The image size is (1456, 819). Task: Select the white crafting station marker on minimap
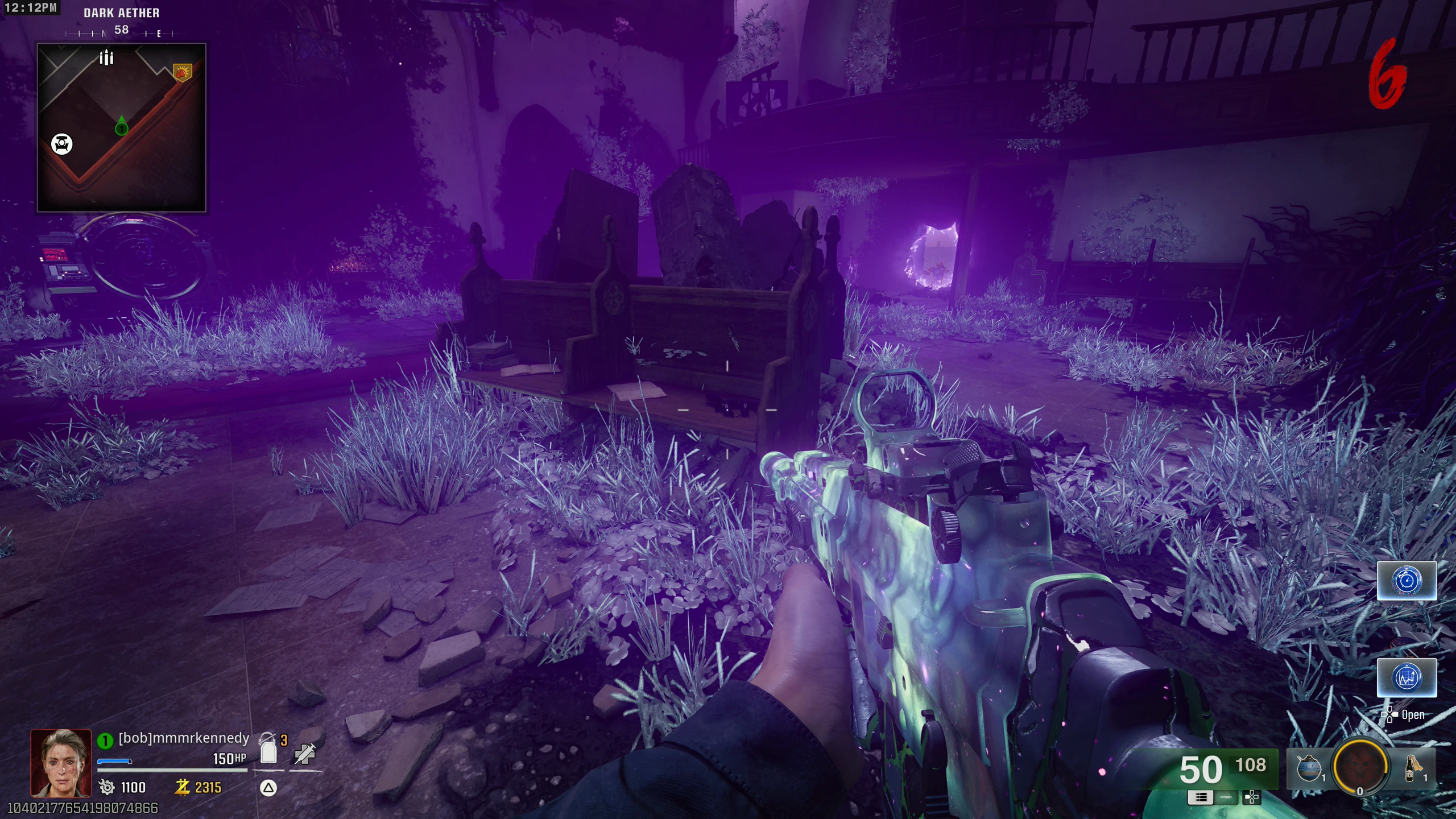[62, 144]
